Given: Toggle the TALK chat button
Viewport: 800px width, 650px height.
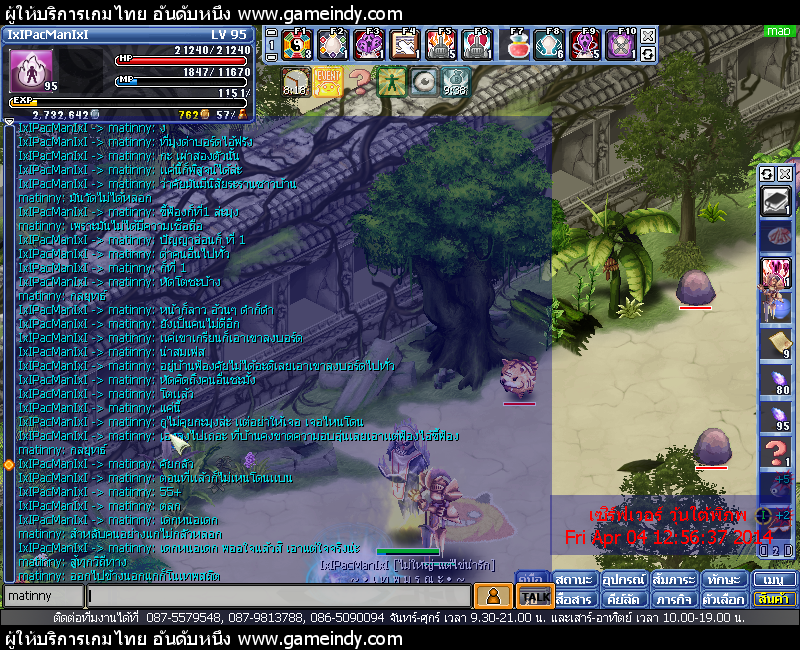Looking at the screenshot, I should [x=535, y=597].
